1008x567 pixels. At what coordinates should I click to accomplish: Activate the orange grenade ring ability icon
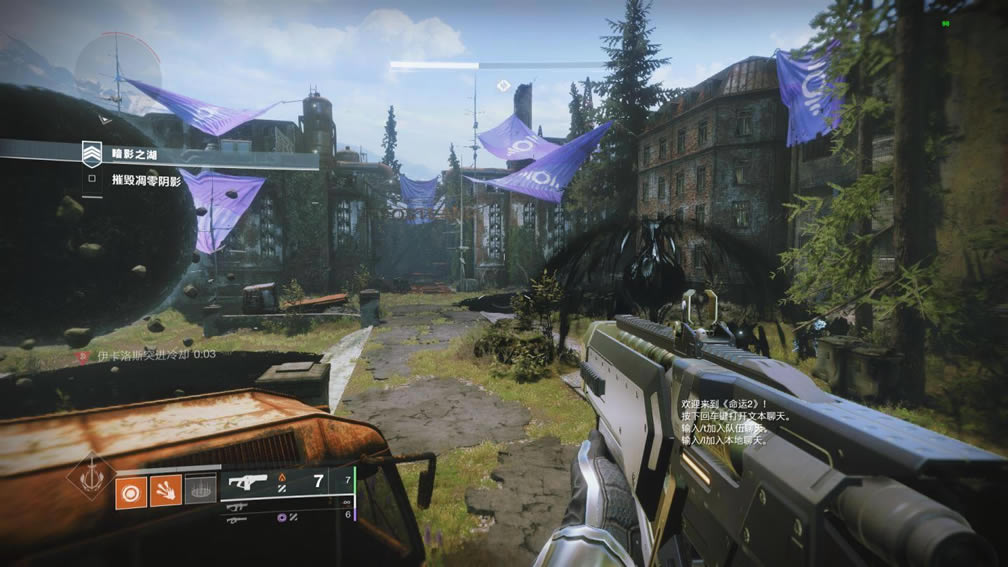coord(131,491)
